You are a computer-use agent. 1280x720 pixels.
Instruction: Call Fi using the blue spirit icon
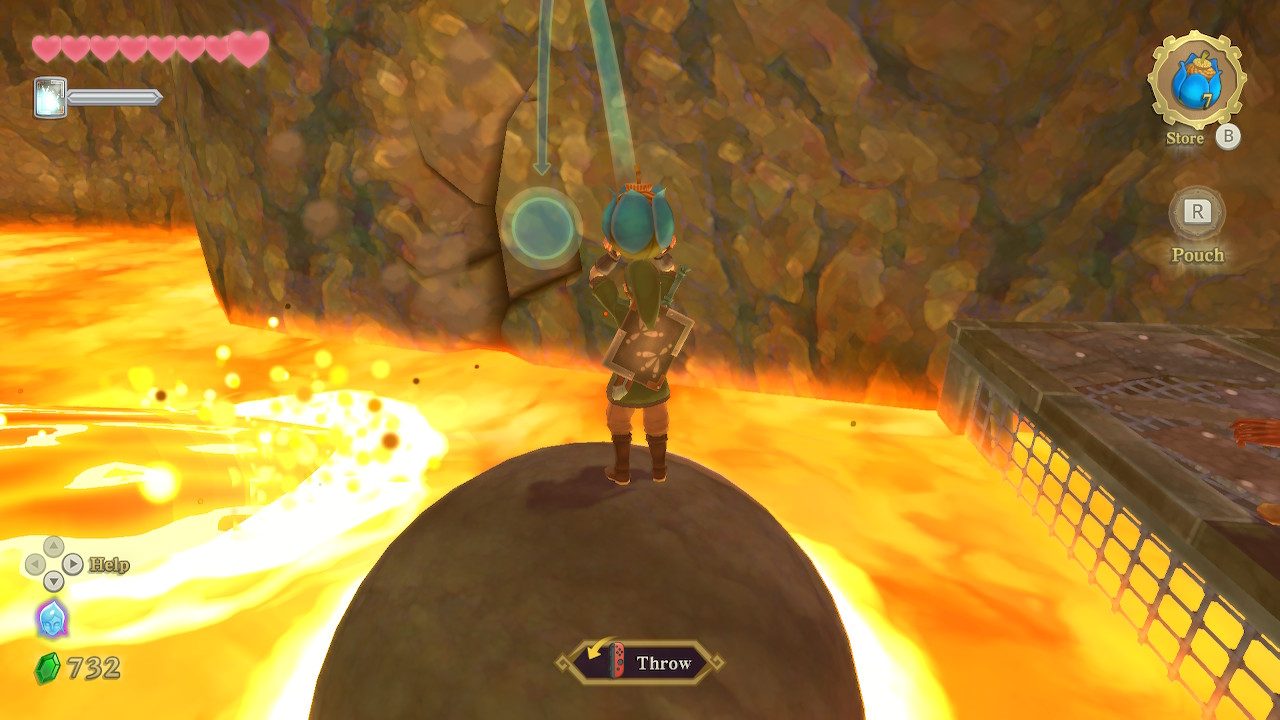(52, 618)
